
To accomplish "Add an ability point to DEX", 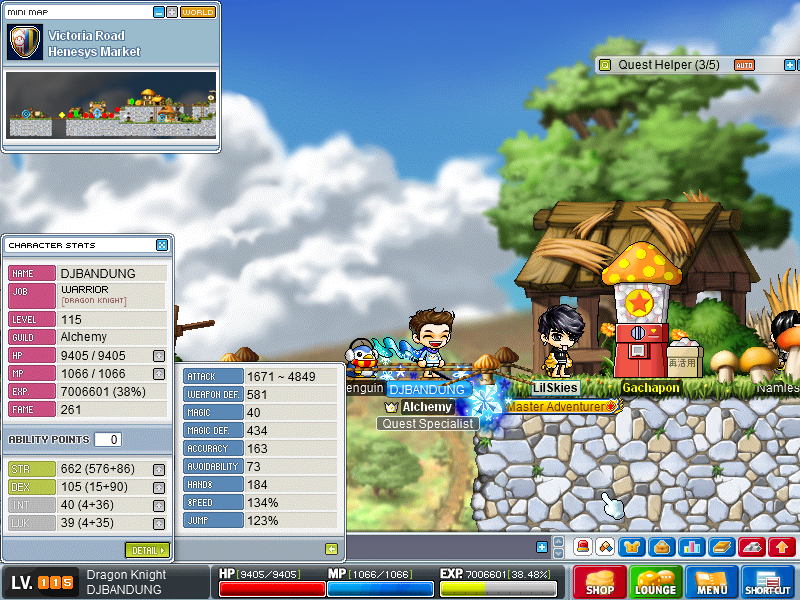I will [x=159, y=487].
